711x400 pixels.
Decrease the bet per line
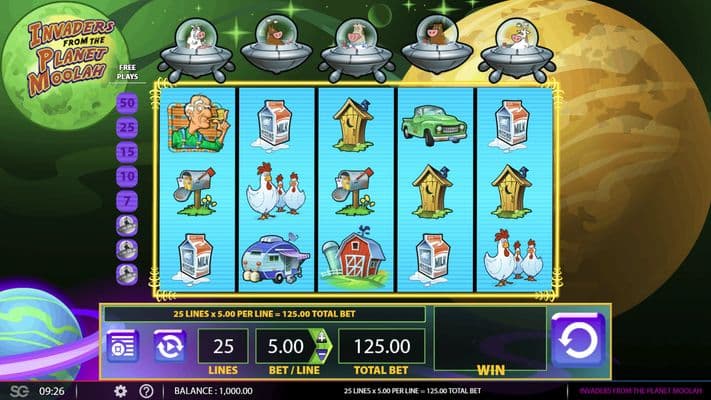[321, 355]
